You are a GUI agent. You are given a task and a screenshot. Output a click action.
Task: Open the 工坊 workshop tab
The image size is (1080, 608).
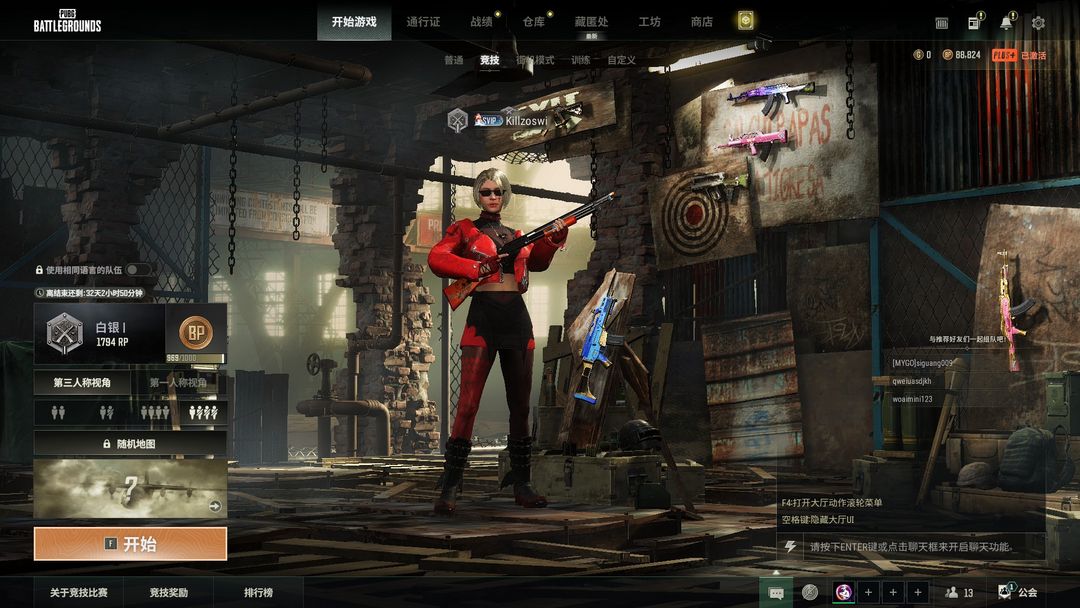pyautogui.click(x=650, y=22)
